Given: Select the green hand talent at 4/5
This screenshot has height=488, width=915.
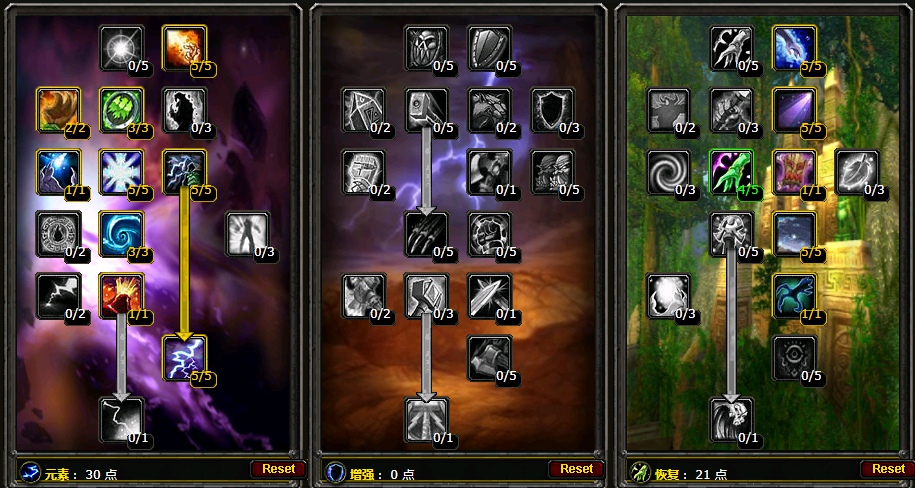Looking at the screenshot, I should 732,171.
